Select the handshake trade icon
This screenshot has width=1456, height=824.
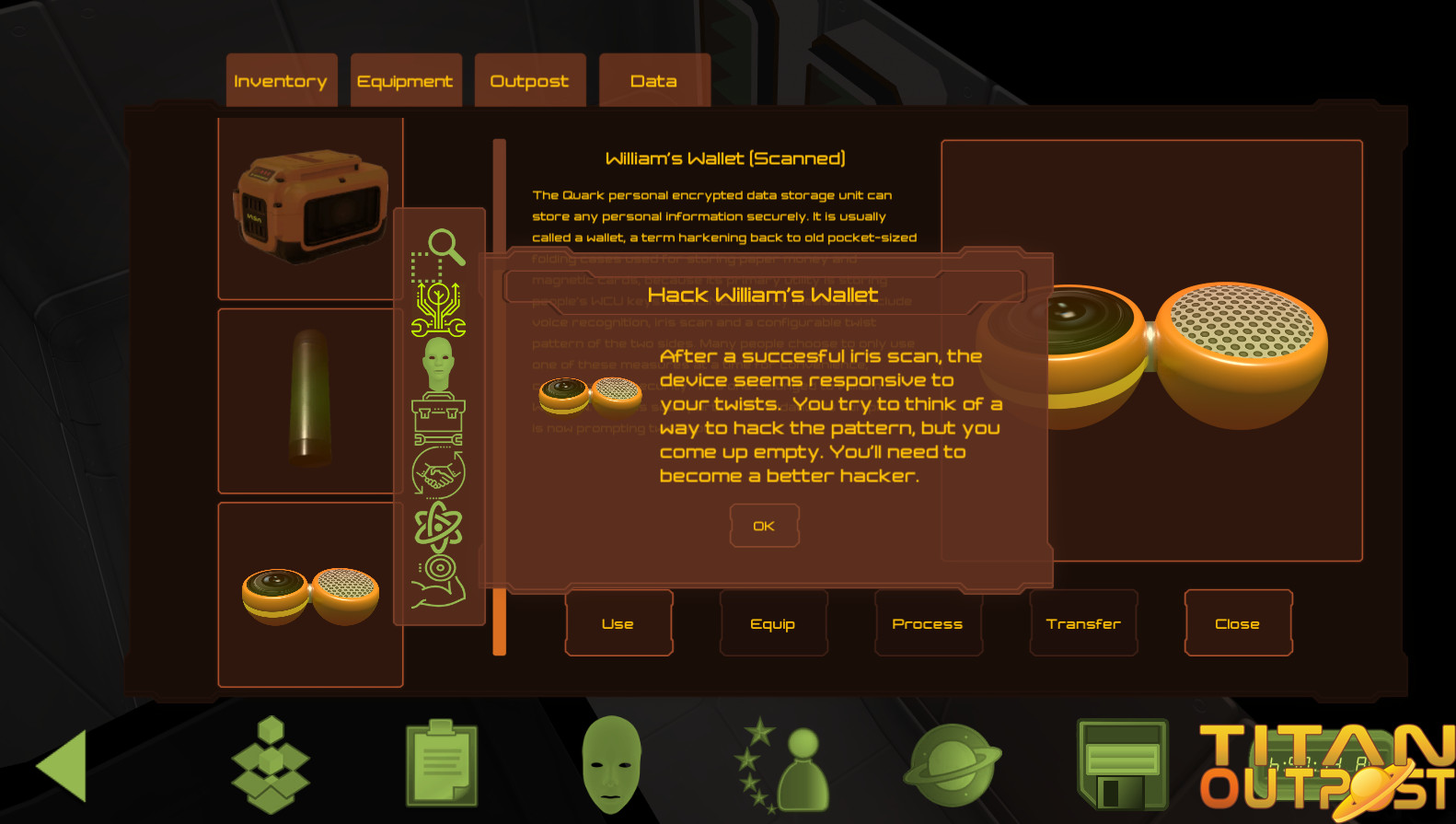click(x=440, y=470)
